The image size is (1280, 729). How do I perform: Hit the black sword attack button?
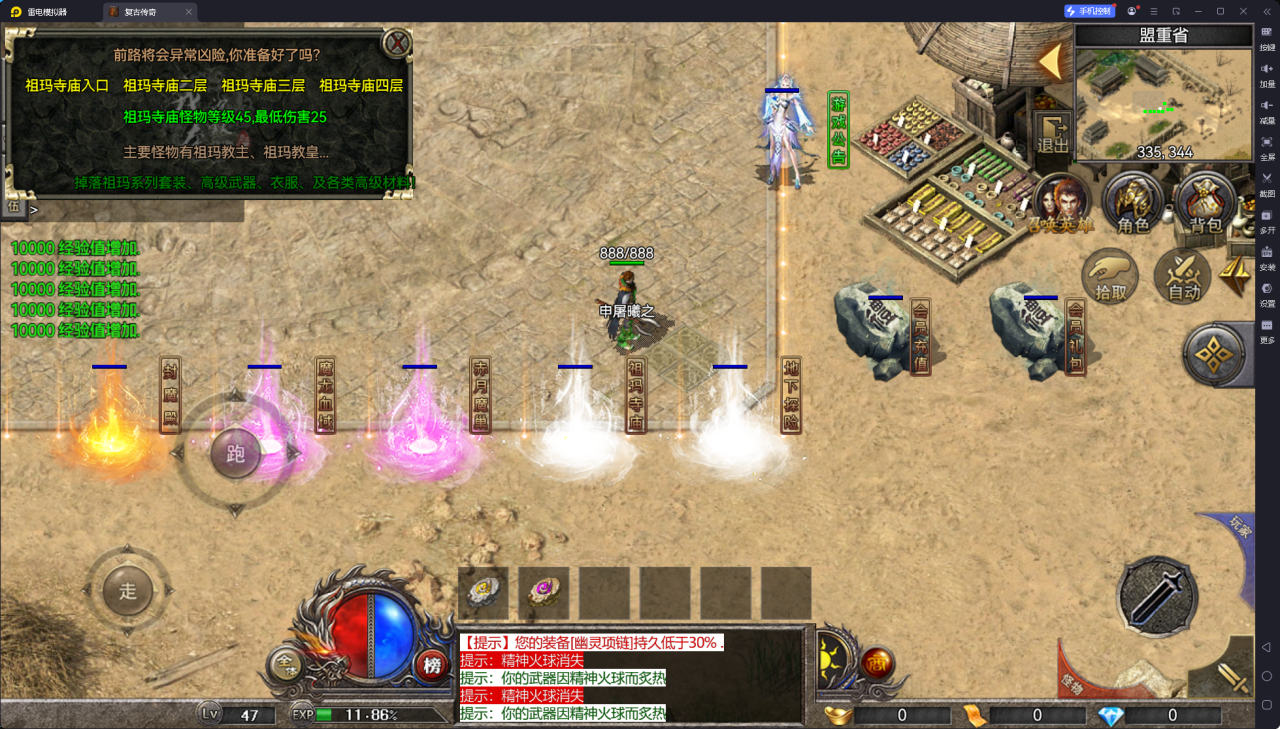click(x=1157, y=596)
